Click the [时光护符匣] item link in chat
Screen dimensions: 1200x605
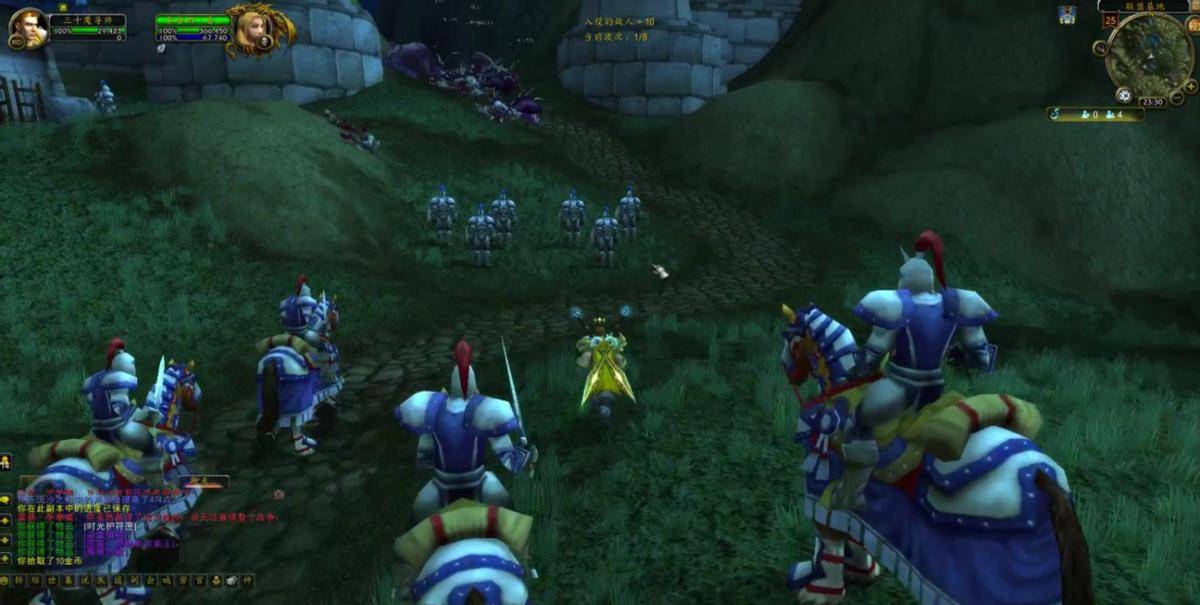108,526
